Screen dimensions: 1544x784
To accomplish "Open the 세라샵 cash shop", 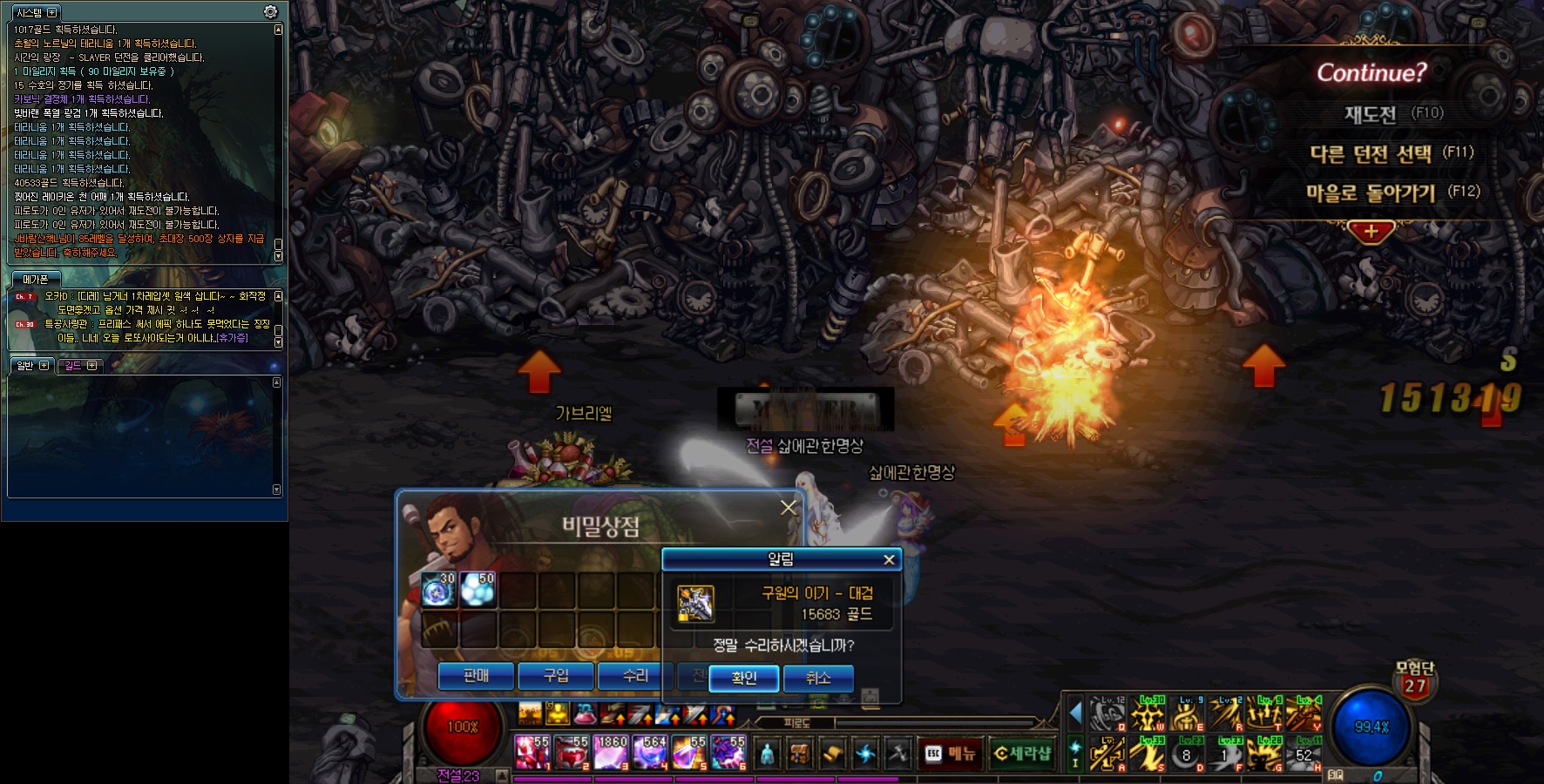I will coord(1022,754).
